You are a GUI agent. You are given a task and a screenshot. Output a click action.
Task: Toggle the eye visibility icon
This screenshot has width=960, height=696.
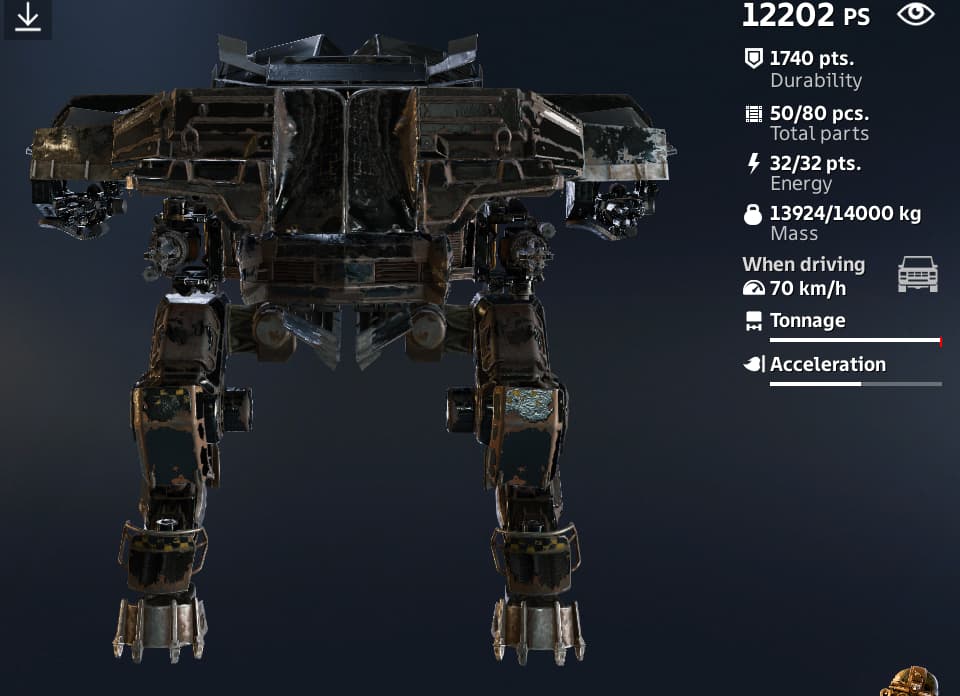coord(915,14)
